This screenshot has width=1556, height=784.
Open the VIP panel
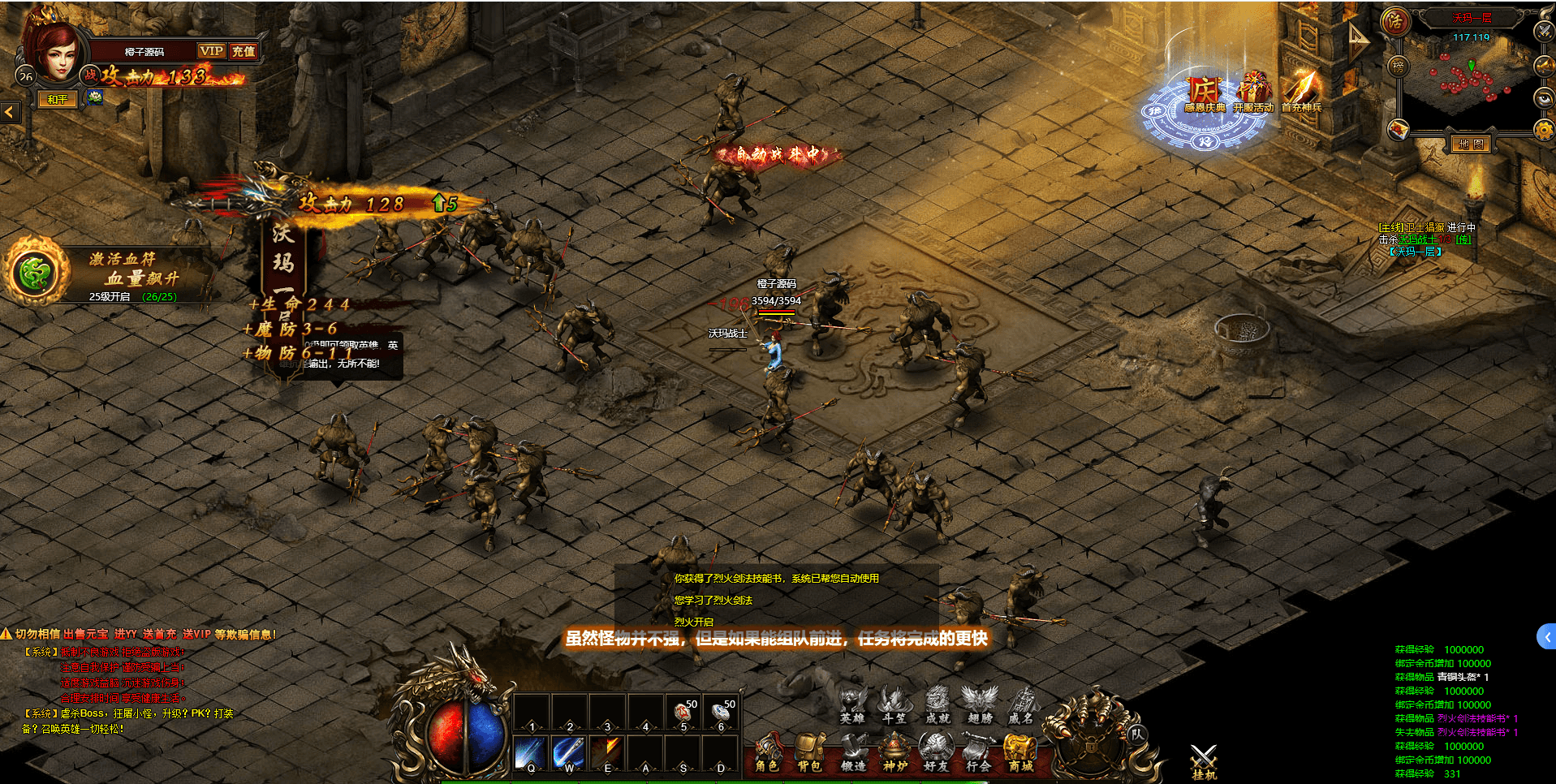pyautogui.click(x=211, y=51)
